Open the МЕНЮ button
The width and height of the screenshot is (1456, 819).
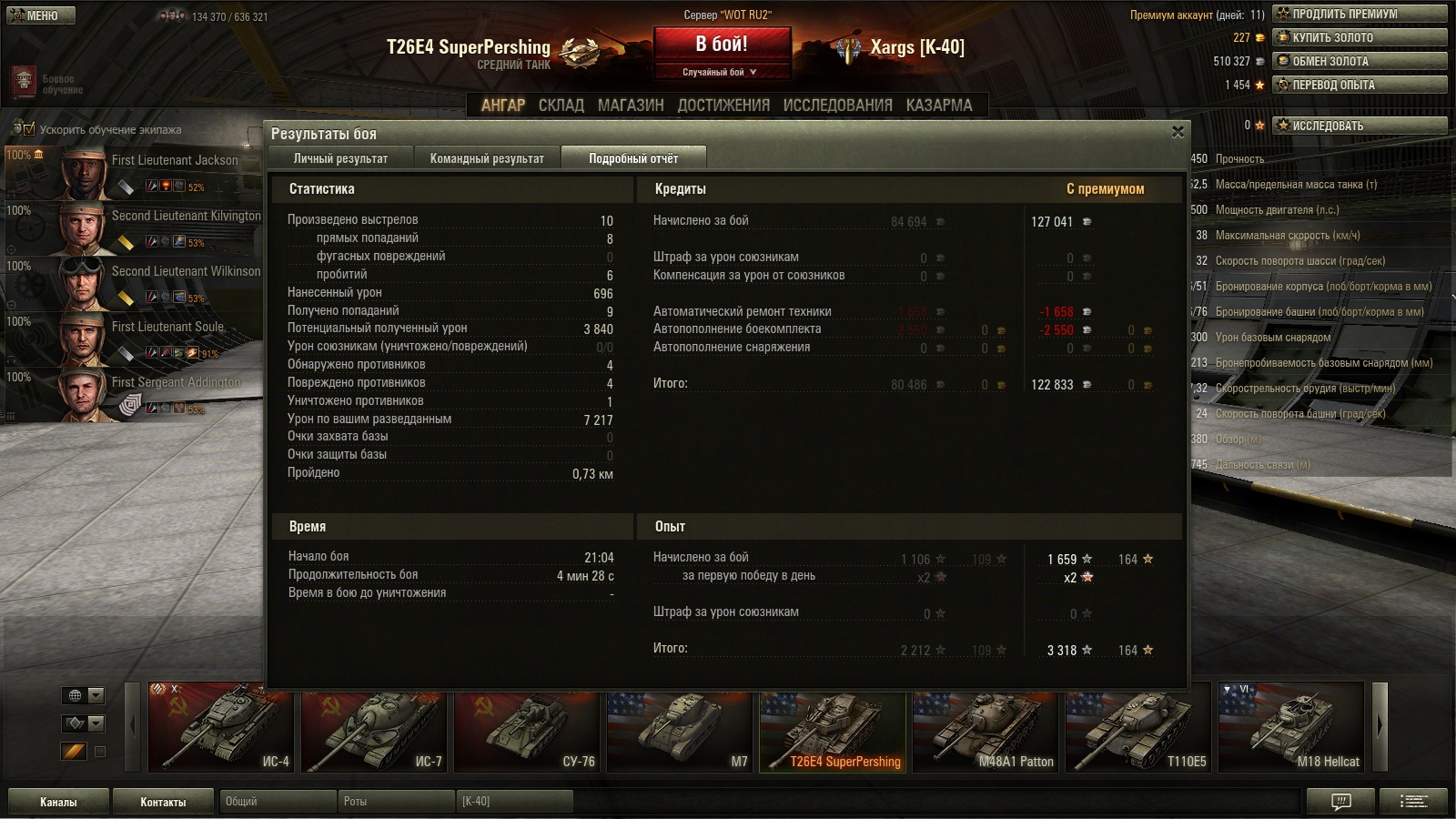tap(39, 15)
